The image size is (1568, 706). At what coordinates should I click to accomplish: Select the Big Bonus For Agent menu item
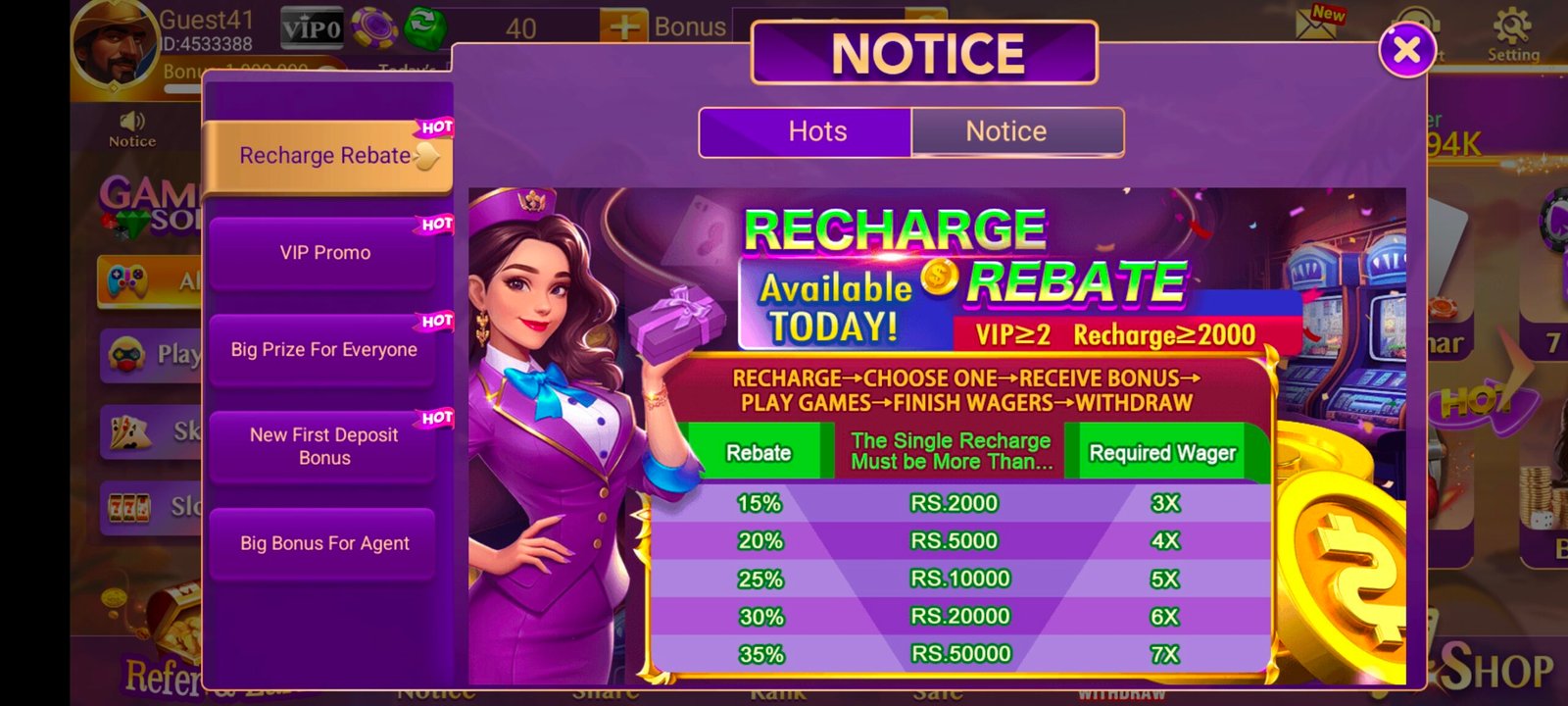click(324, 542)
